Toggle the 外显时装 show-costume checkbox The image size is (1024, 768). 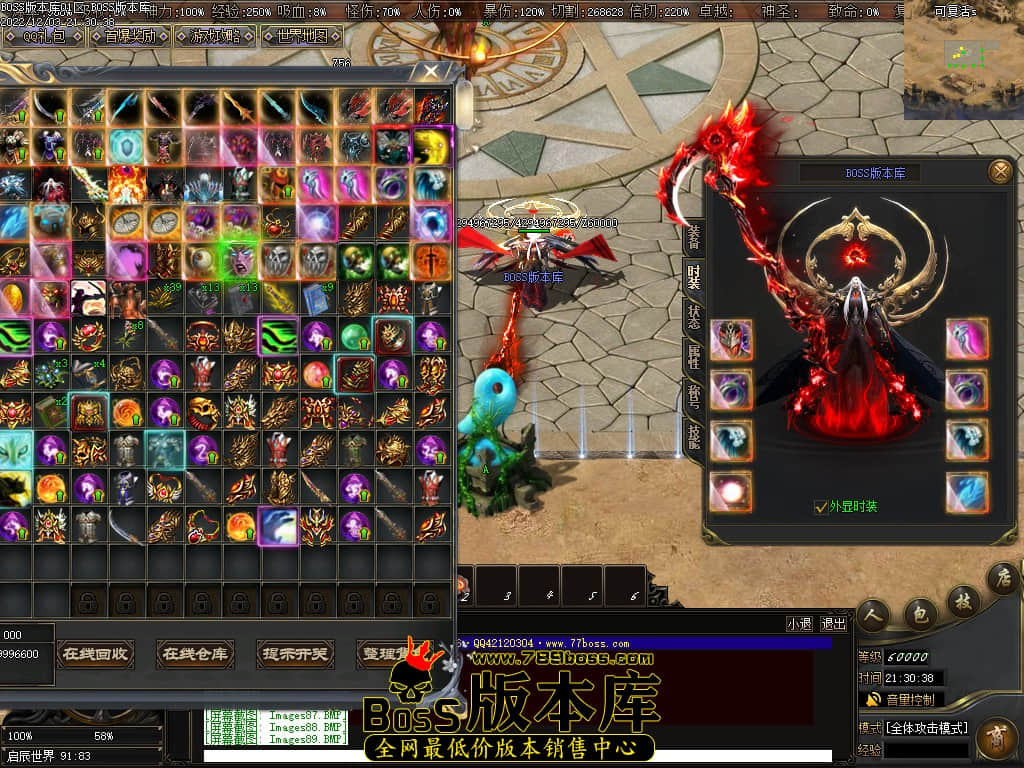point(821,507)
